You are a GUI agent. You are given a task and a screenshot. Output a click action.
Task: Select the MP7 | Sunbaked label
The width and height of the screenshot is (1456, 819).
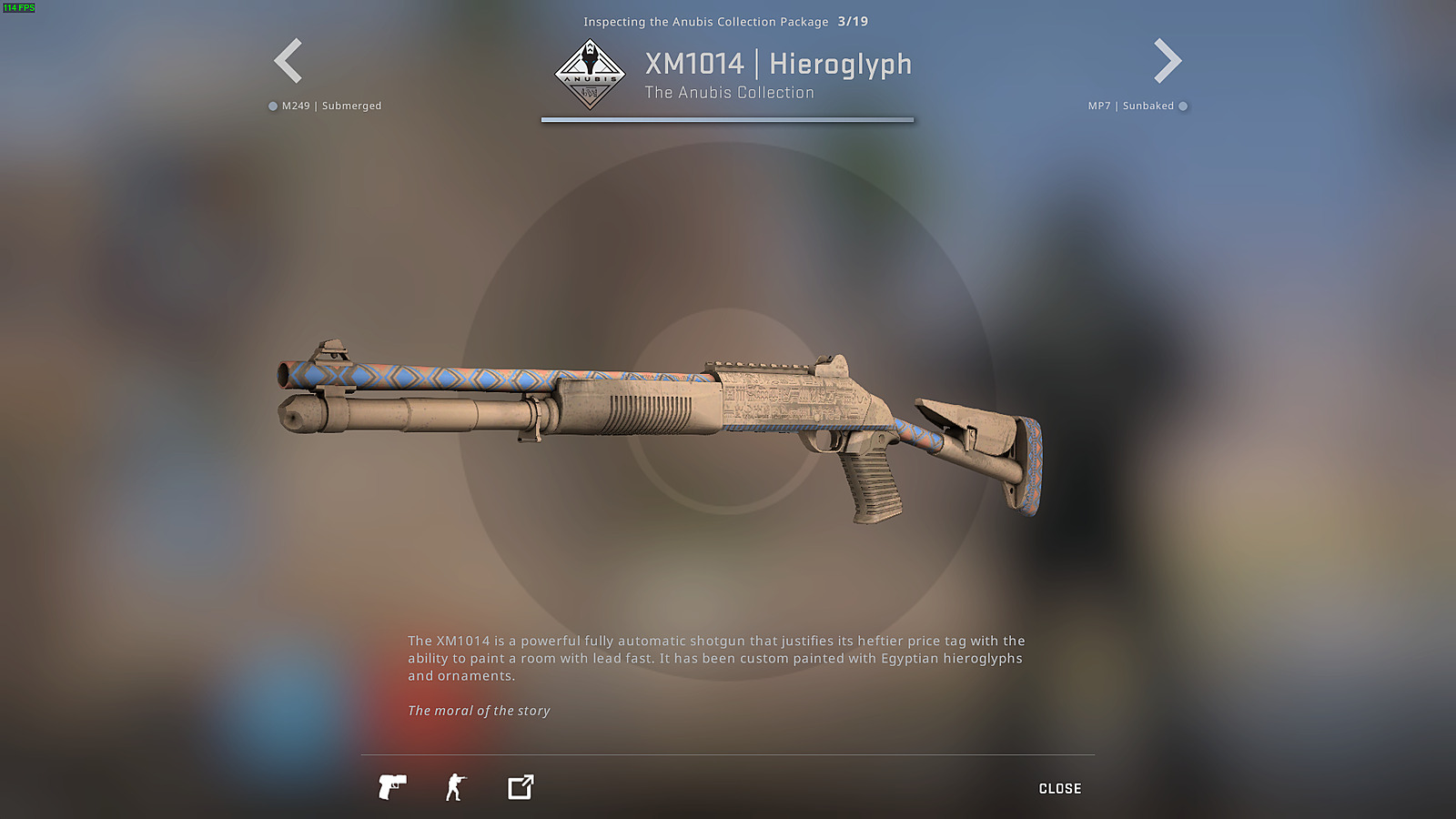click(x=1133, y=106)
